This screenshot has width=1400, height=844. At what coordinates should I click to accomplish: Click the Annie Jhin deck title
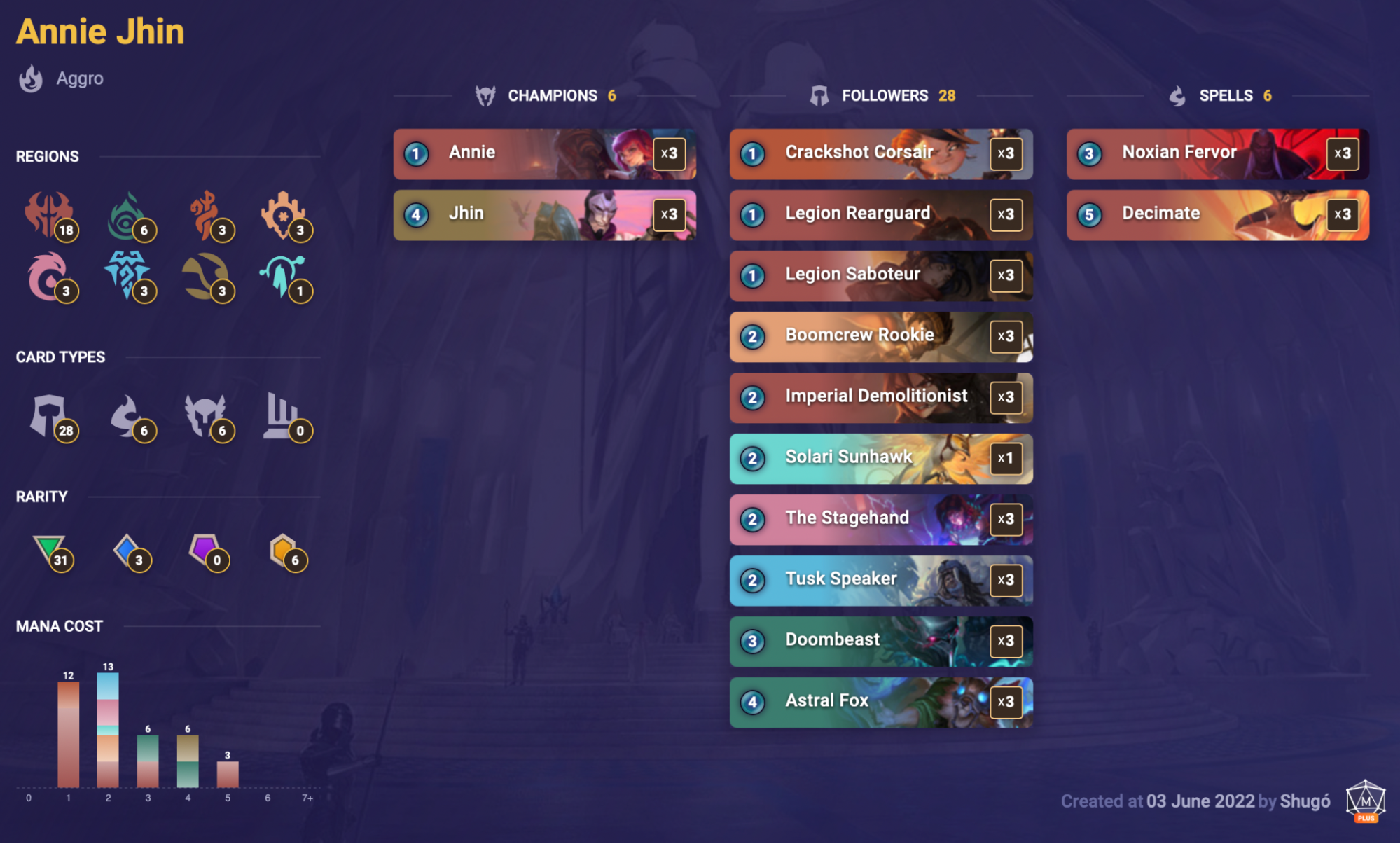(99, 31)
